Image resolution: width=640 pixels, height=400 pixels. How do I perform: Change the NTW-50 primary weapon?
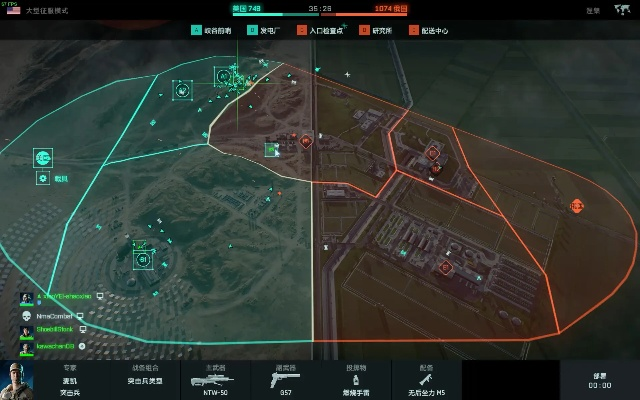217,379
